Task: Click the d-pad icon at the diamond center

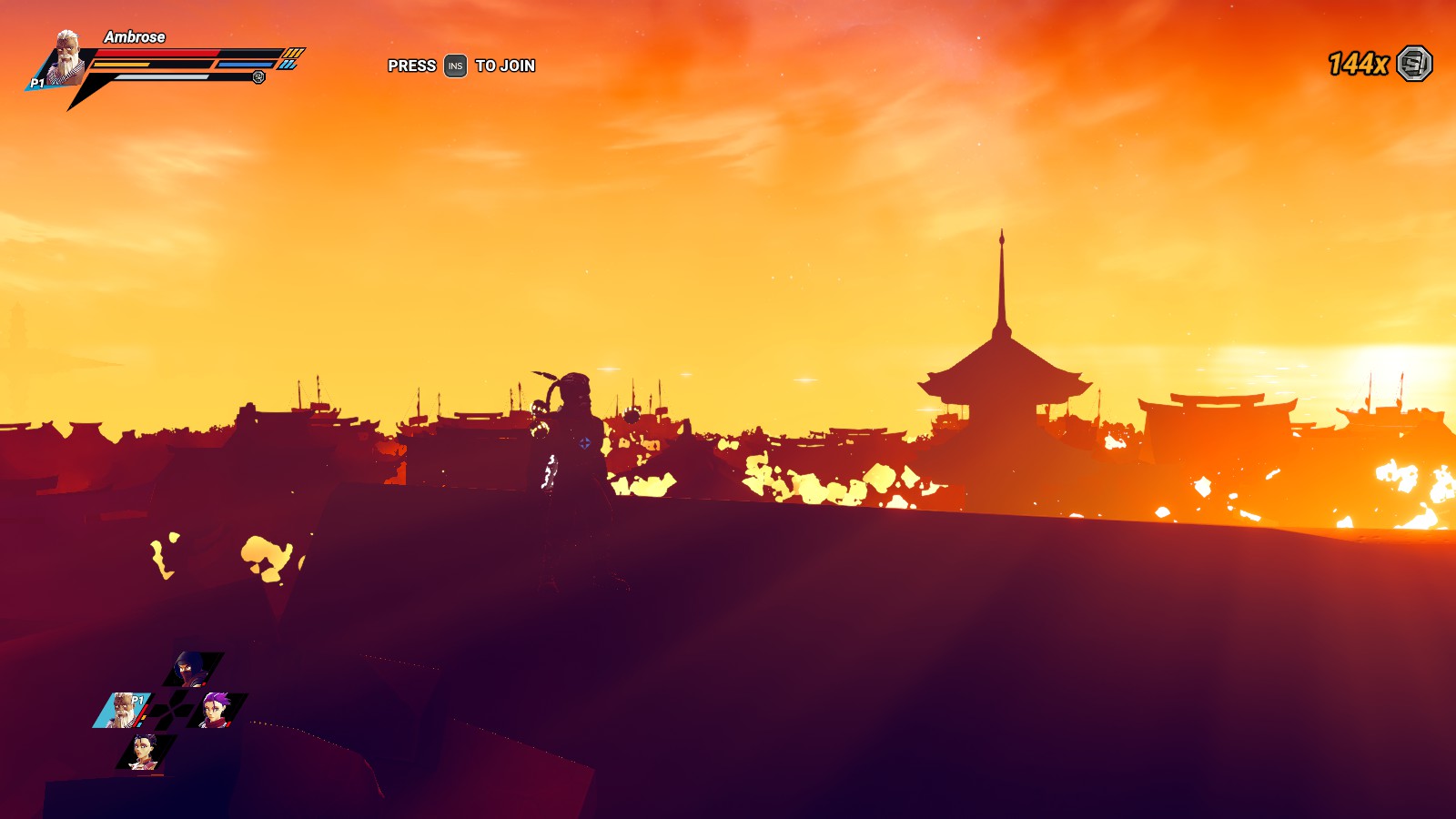Action: (x=170, y=711)
